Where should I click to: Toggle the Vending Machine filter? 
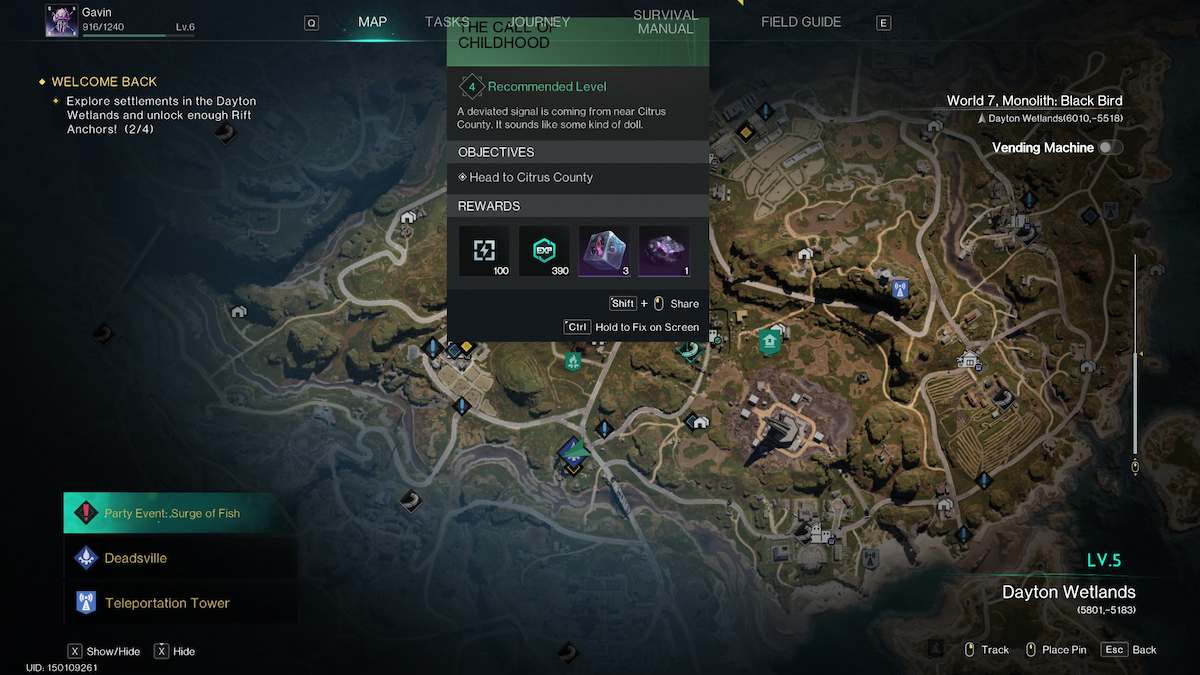[1110, 147]
